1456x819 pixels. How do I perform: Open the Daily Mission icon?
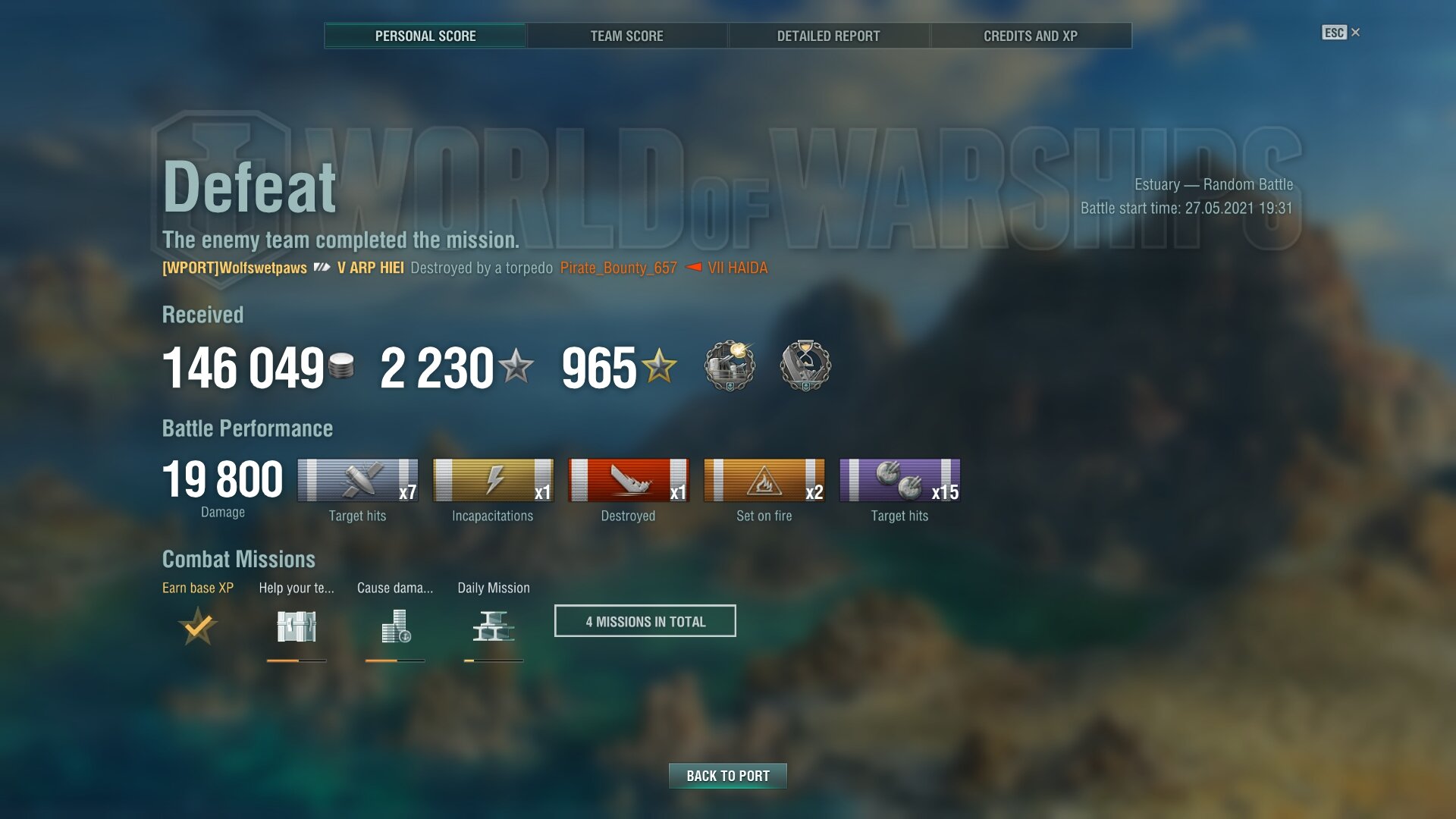pos(494,626)
